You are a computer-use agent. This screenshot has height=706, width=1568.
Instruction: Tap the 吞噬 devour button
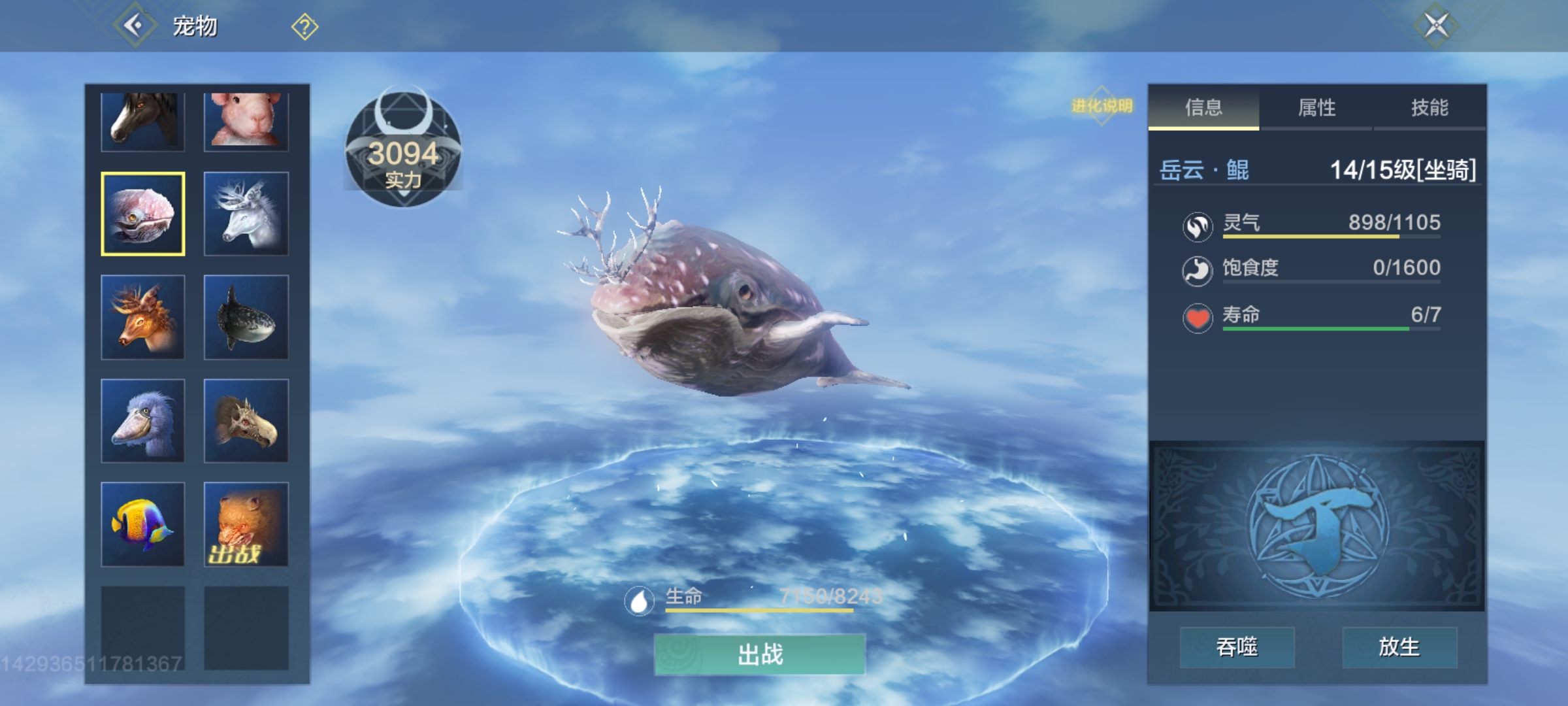[x=1237, y=647]
